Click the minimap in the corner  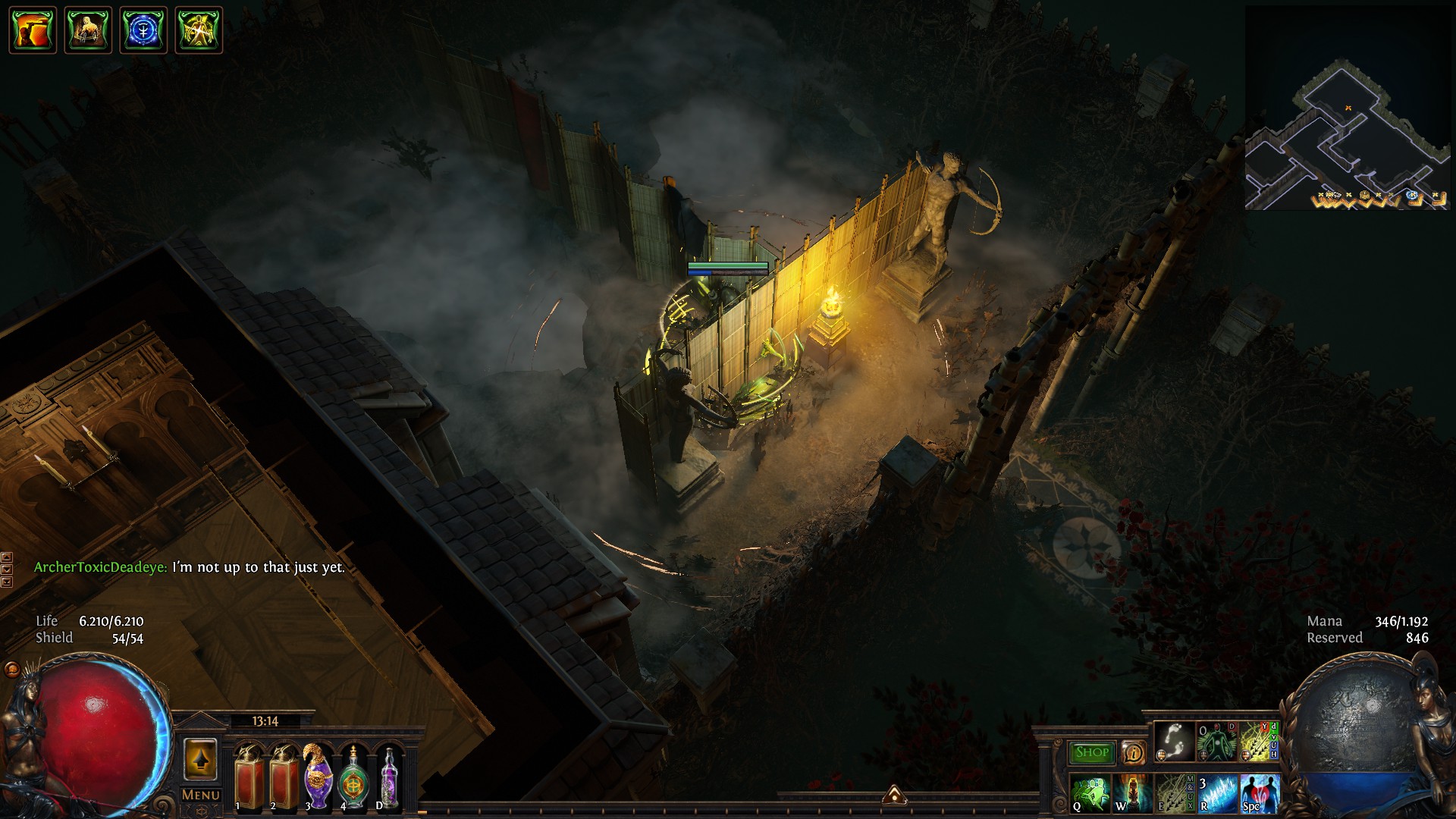pyautogui.click(x=1347, y=108)
